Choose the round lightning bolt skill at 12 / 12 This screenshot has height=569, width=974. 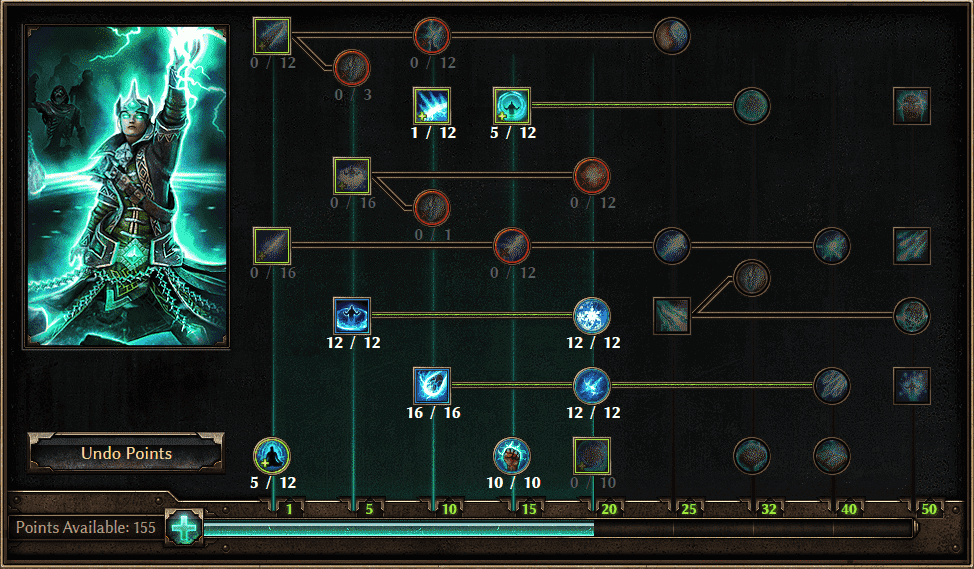coord(592,386)
